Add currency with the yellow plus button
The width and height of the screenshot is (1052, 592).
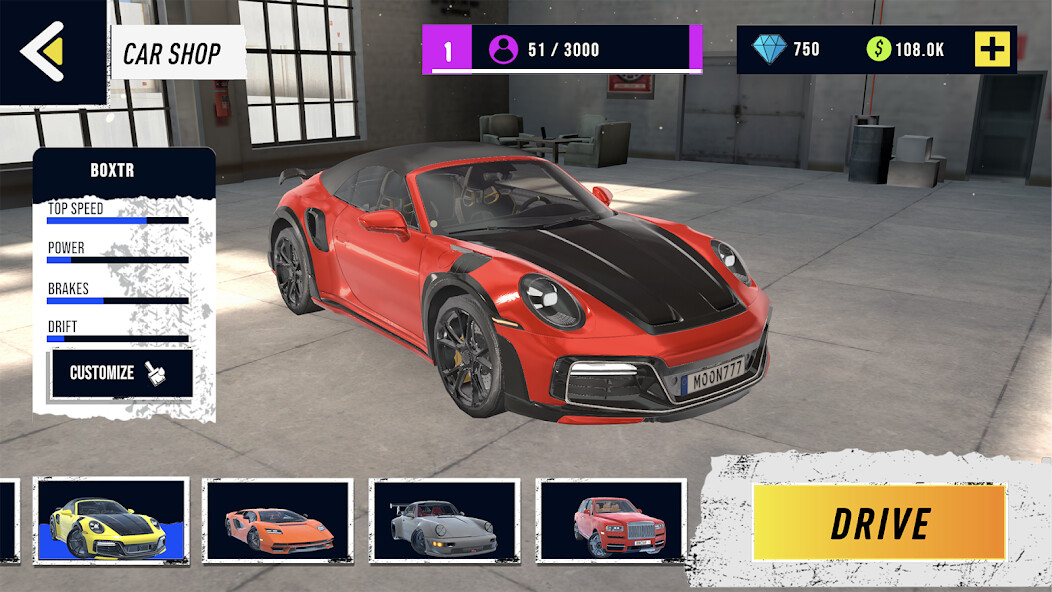pyautogui.click(x=992, y=49)
